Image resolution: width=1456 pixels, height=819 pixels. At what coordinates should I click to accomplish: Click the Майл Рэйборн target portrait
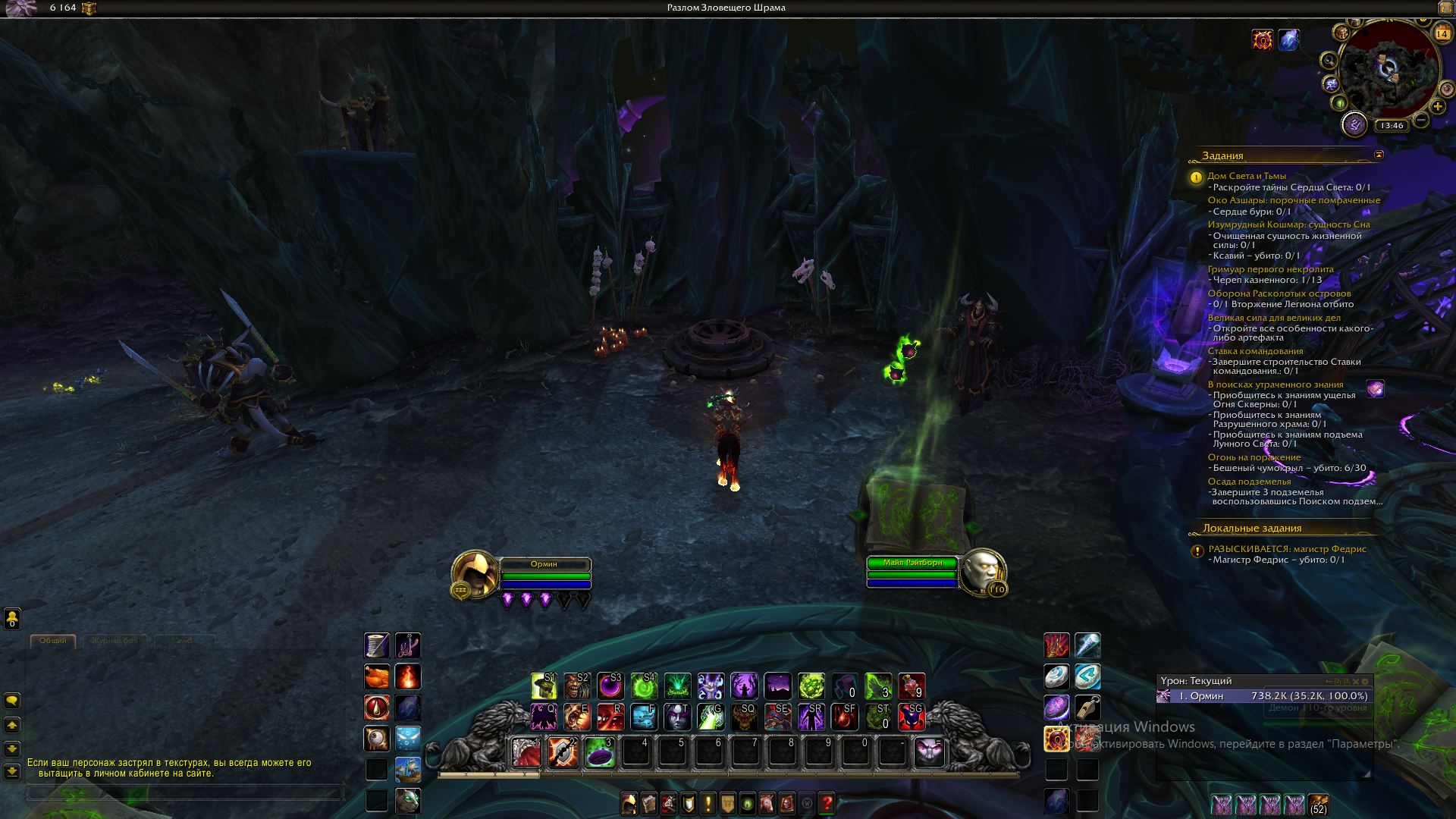tap(982, 572)
